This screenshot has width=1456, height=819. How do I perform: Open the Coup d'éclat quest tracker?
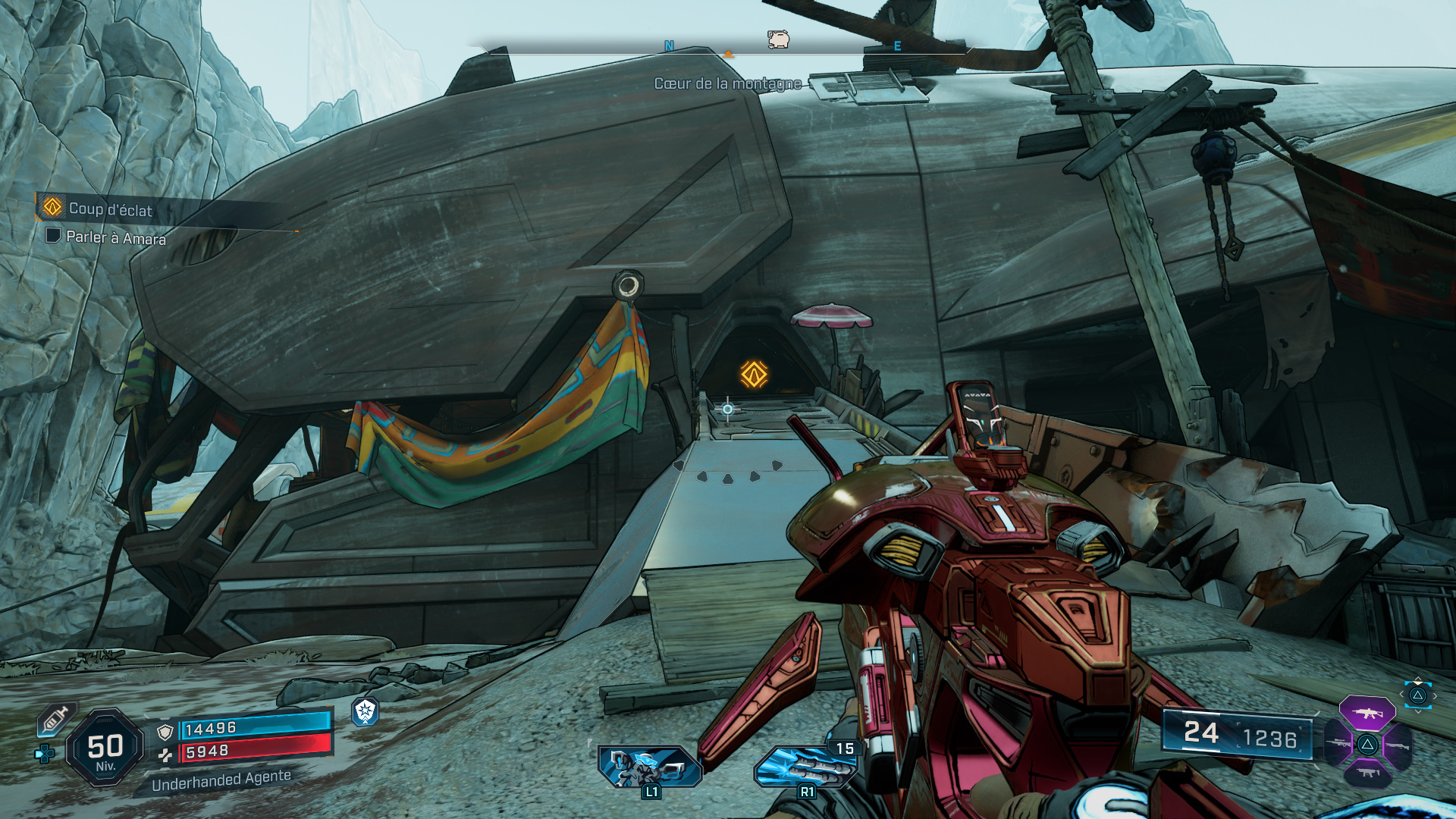(x=110, y=209)
